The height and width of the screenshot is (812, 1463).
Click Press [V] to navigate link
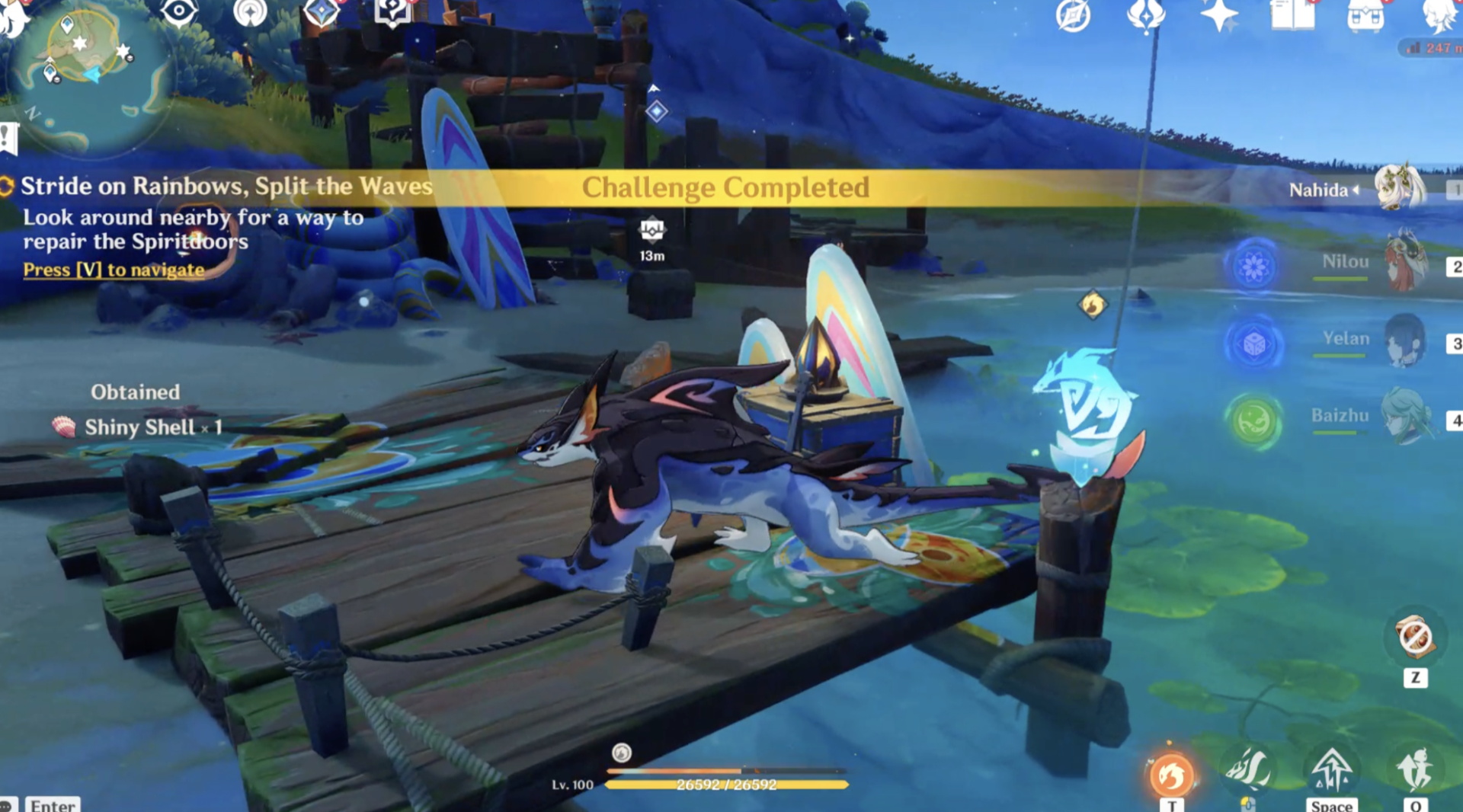pos(113,269)
